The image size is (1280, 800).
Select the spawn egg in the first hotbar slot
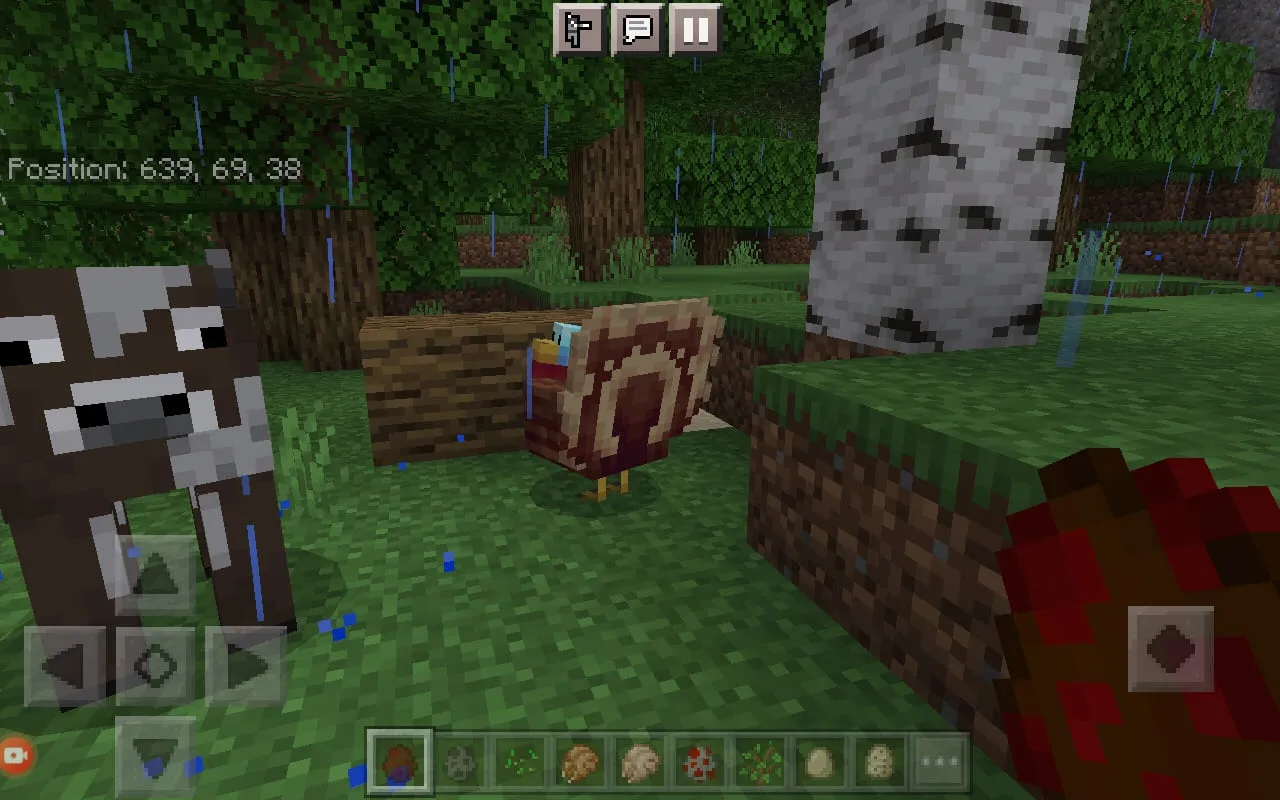(399, 763)
